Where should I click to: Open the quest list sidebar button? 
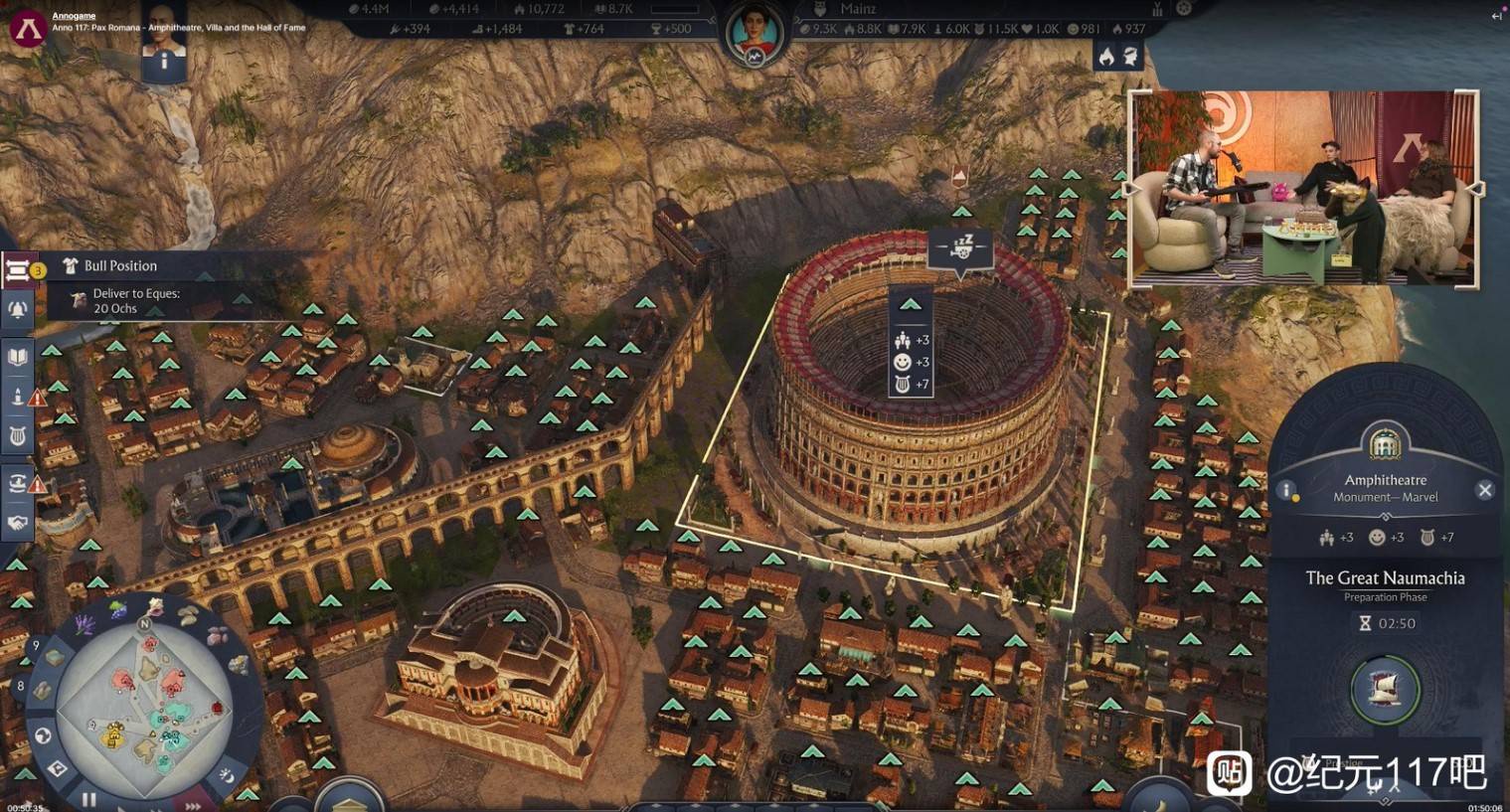[18, 269]
